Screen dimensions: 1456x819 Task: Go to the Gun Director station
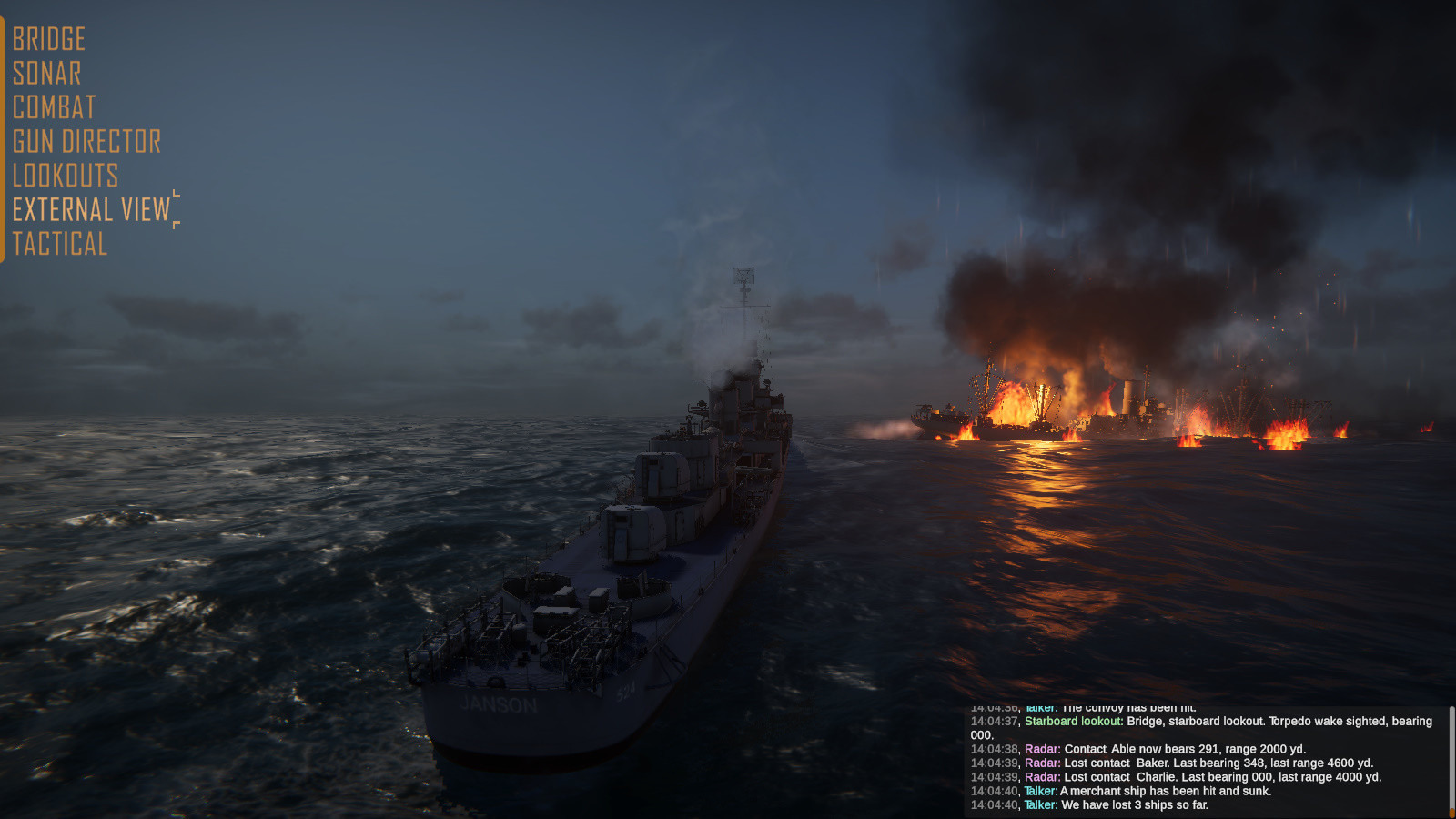pos(85,141)
